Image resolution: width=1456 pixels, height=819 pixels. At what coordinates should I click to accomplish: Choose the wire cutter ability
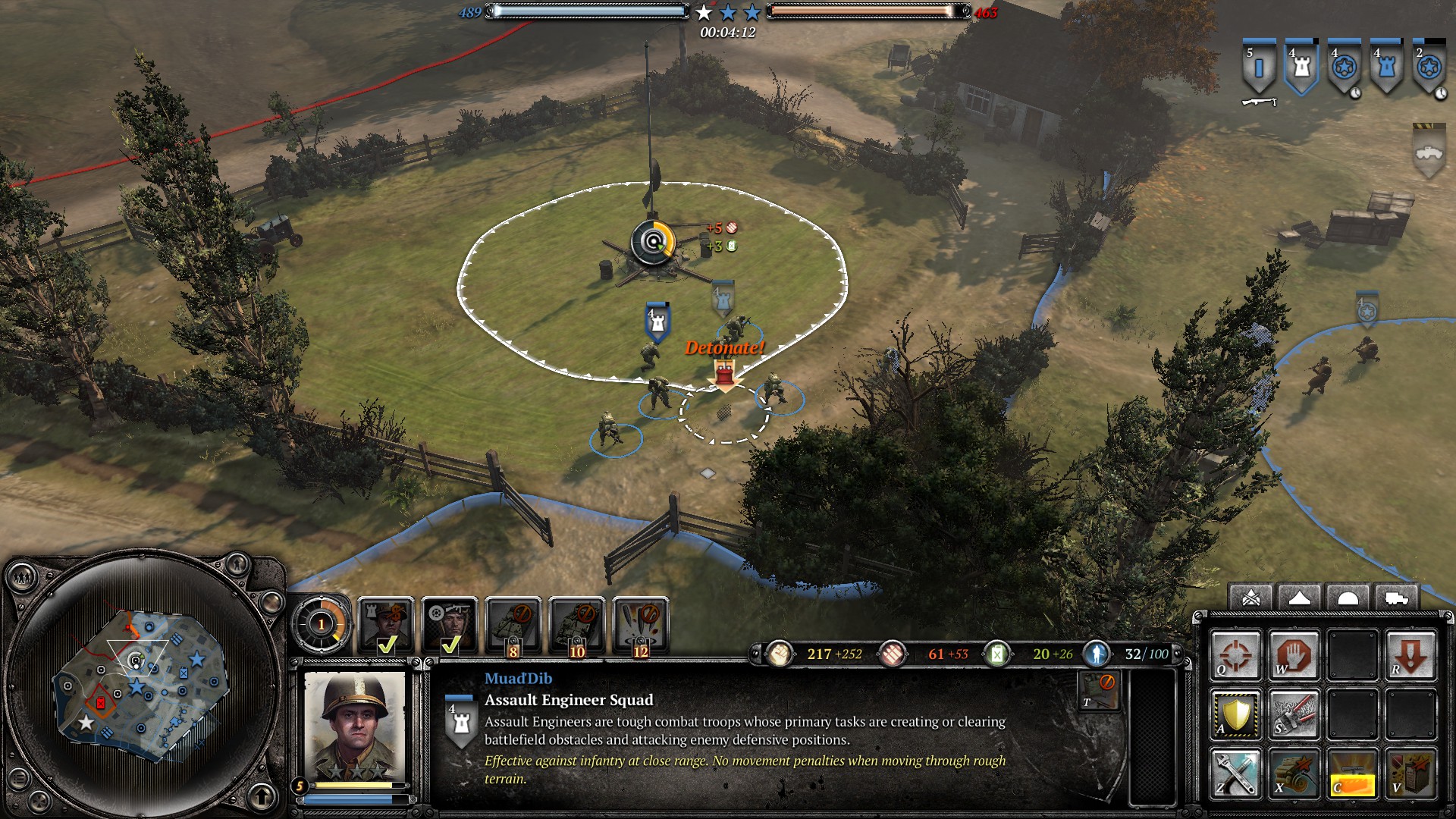tap(1294, 714)
